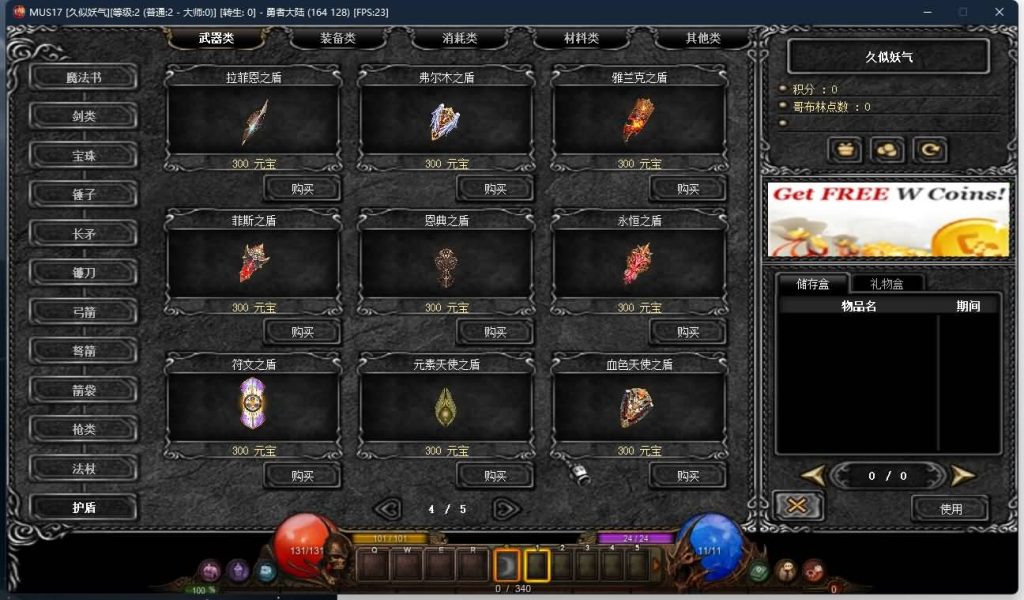
Task: Select the 剑类 sword category
Action: [x=84, y=116]
